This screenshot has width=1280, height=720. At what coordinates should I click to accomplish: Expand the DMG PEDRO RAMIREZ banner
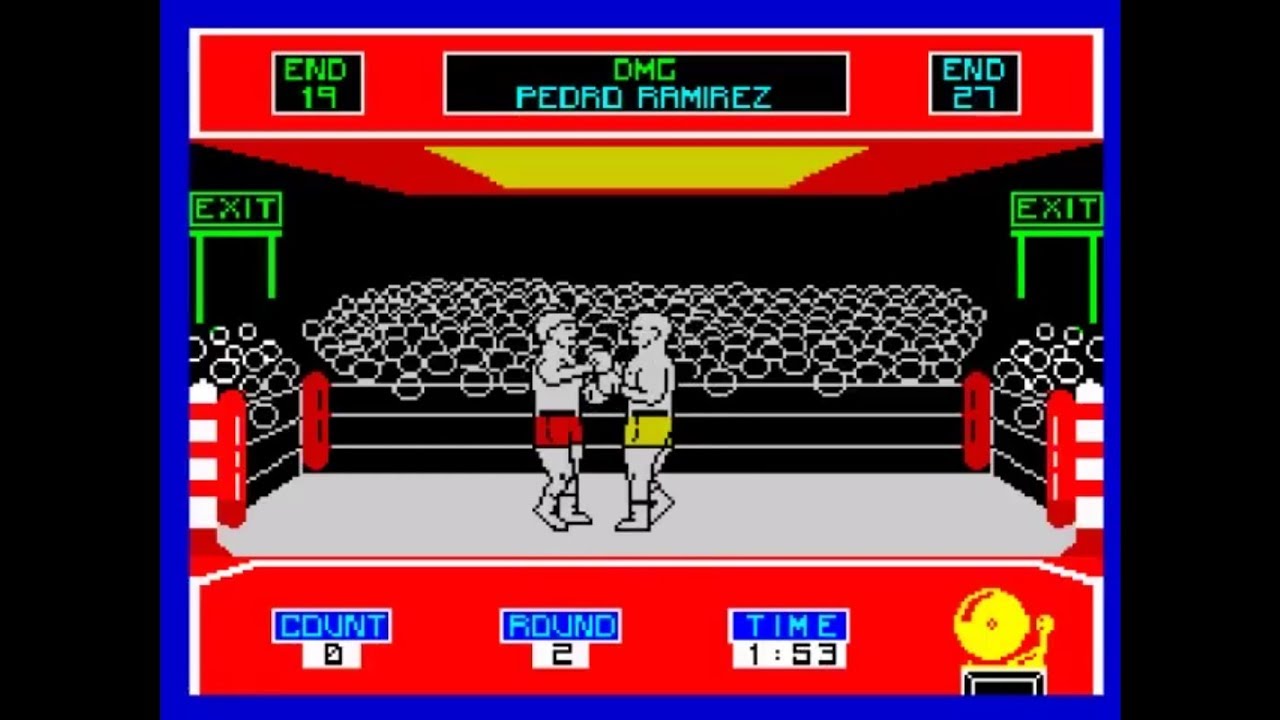tap(645, 82)
